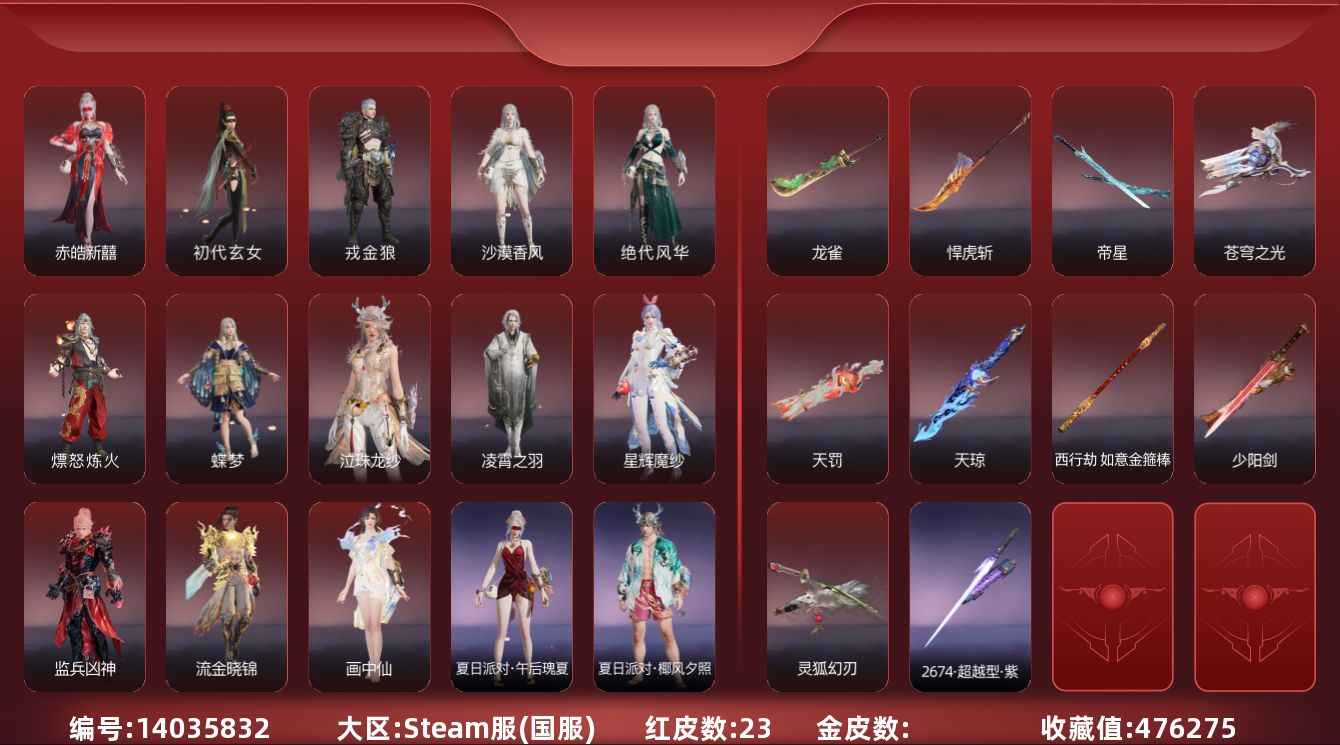1340x745 pixels.
Task: Open the 西行劫 如意金箍棒 staff card
Action: 1112,388
